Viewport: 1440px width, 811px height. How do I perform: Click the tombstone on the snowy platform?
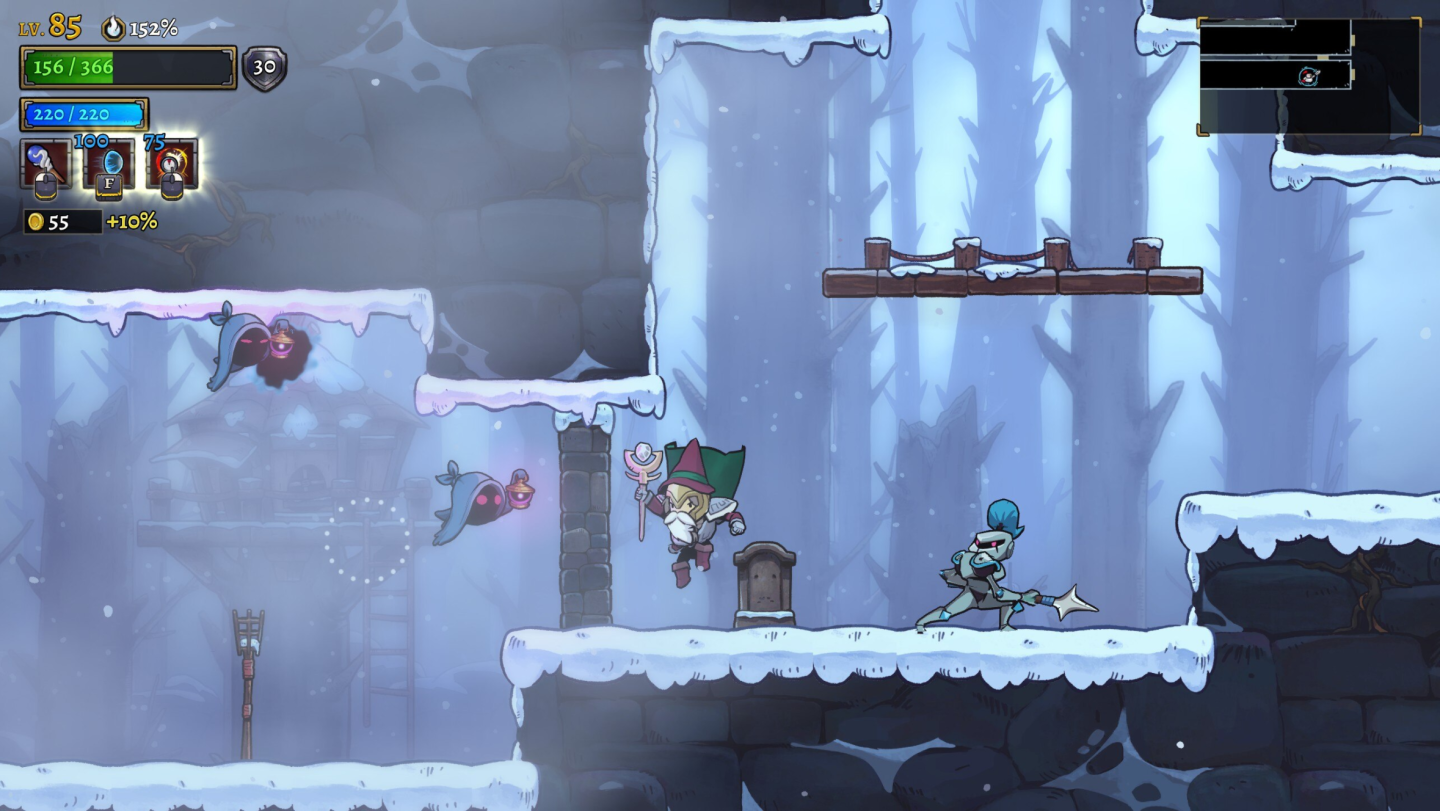(765, 580)
